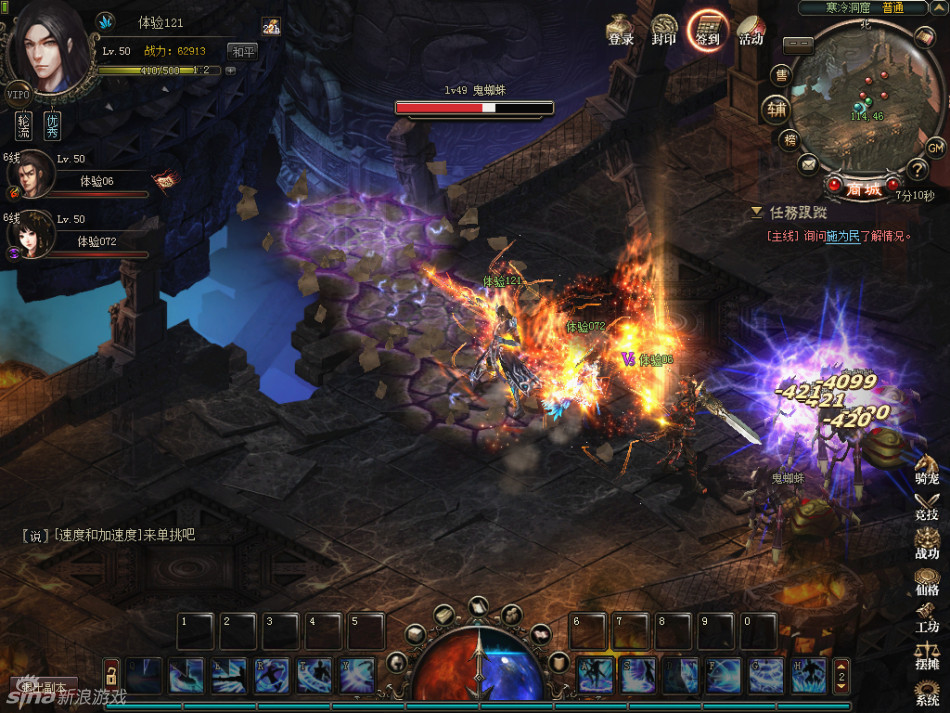The width and height of the screenshot is (950, 713).
Task: Click the 封印 seal icon
Action: tap(664, 28)
